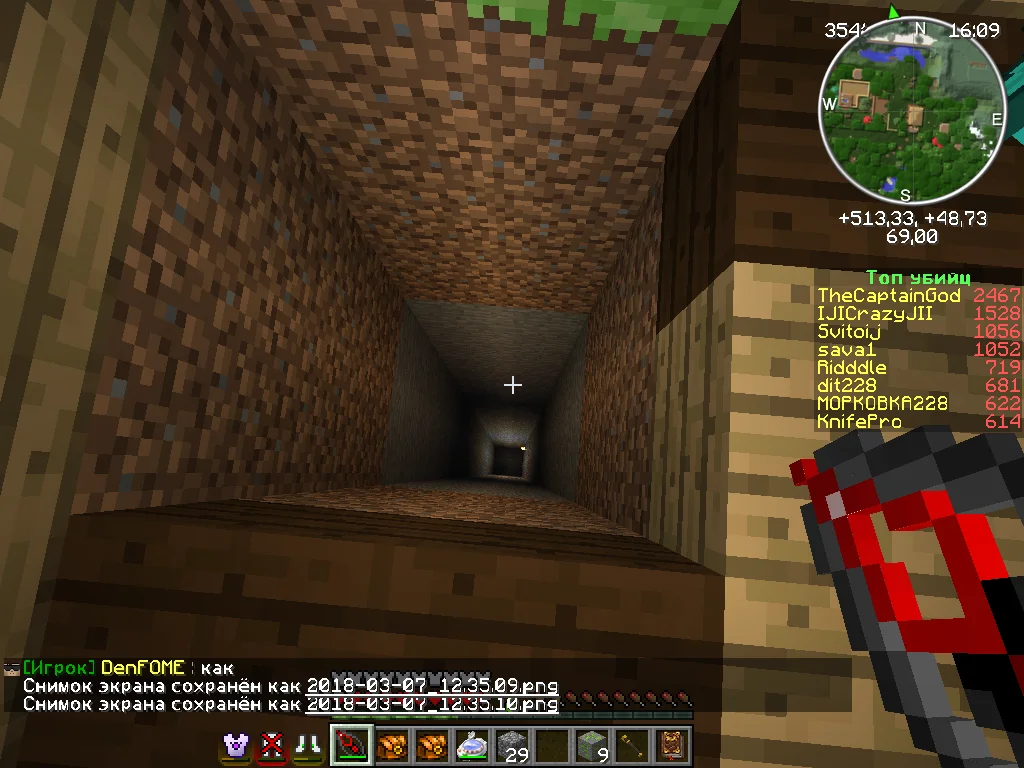Viewport: 1024px width, 768px height.
Task: Click the boots armor status icon
Action: pos(305,746)
